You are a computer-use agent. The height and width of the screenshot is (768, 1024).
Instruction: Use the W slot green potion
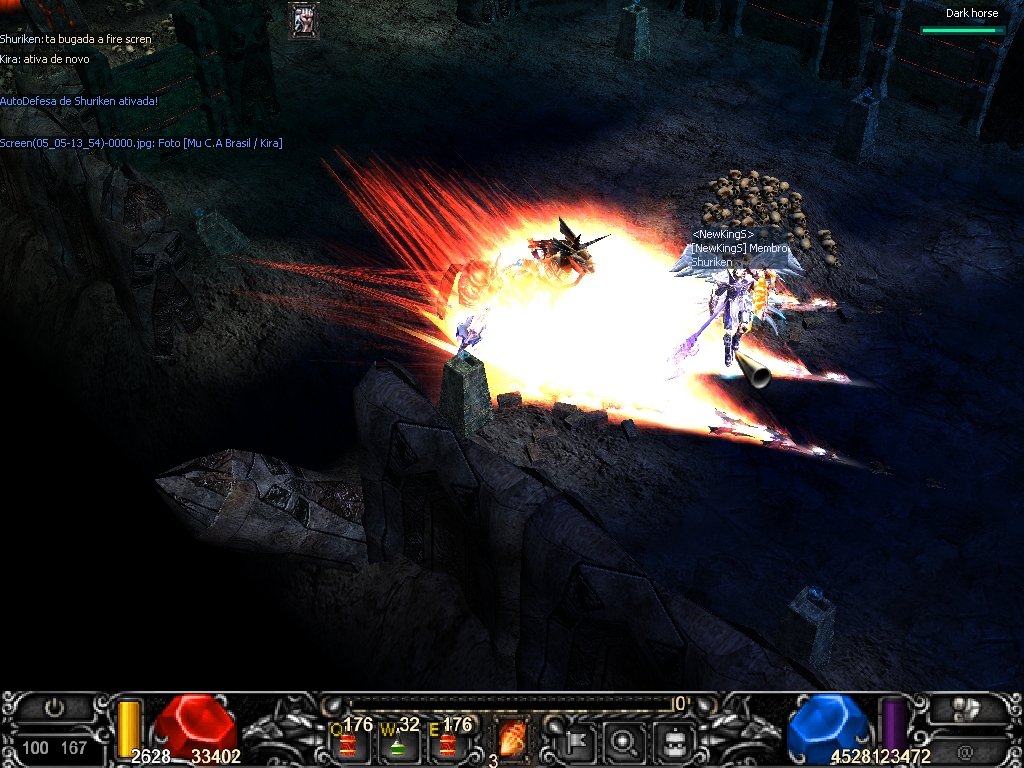pos(398,743)
